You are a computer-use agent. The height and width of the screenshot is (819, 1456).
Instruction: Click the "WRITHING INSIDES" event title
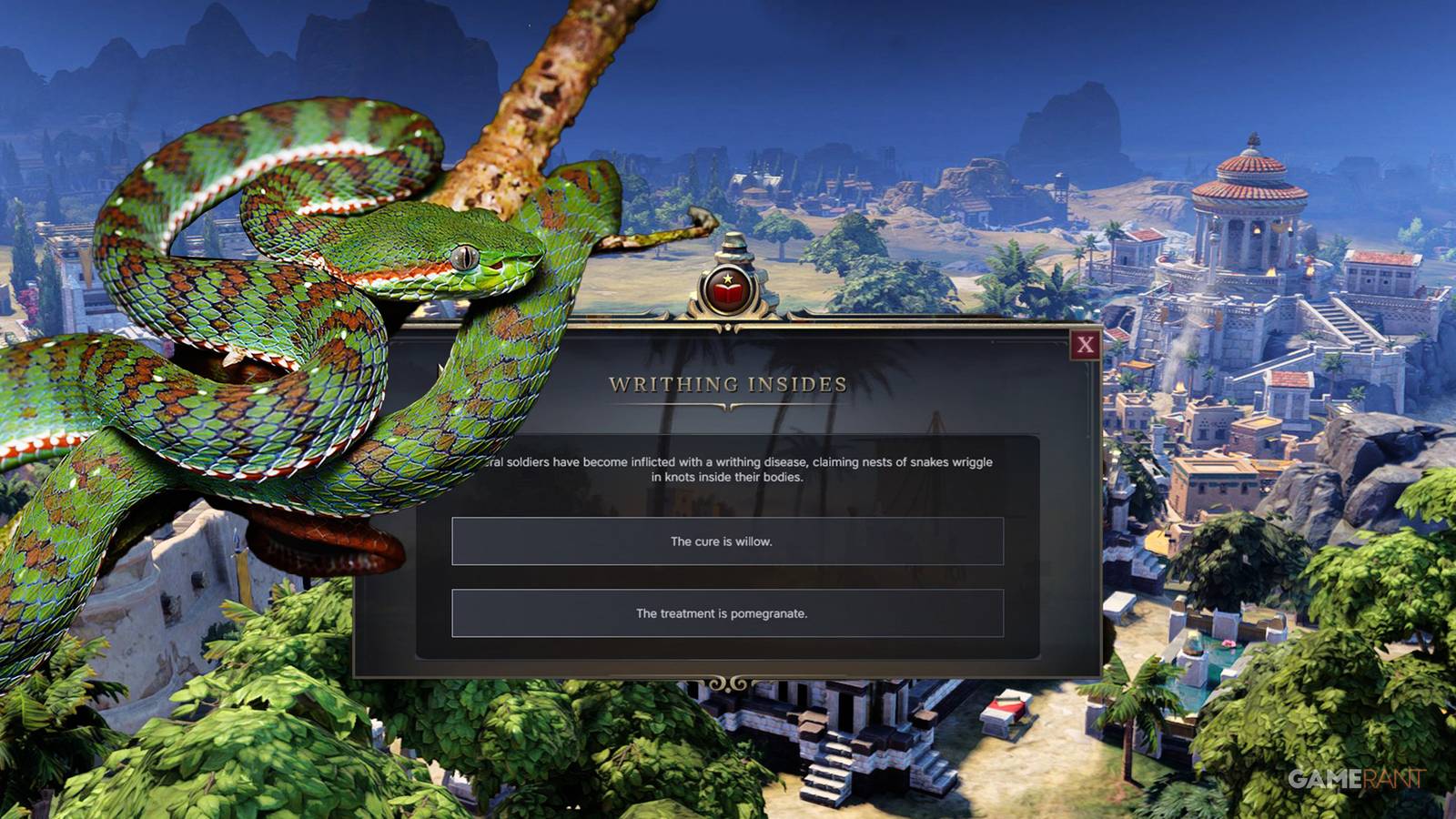pyautogui.click(x=728, y=384)
